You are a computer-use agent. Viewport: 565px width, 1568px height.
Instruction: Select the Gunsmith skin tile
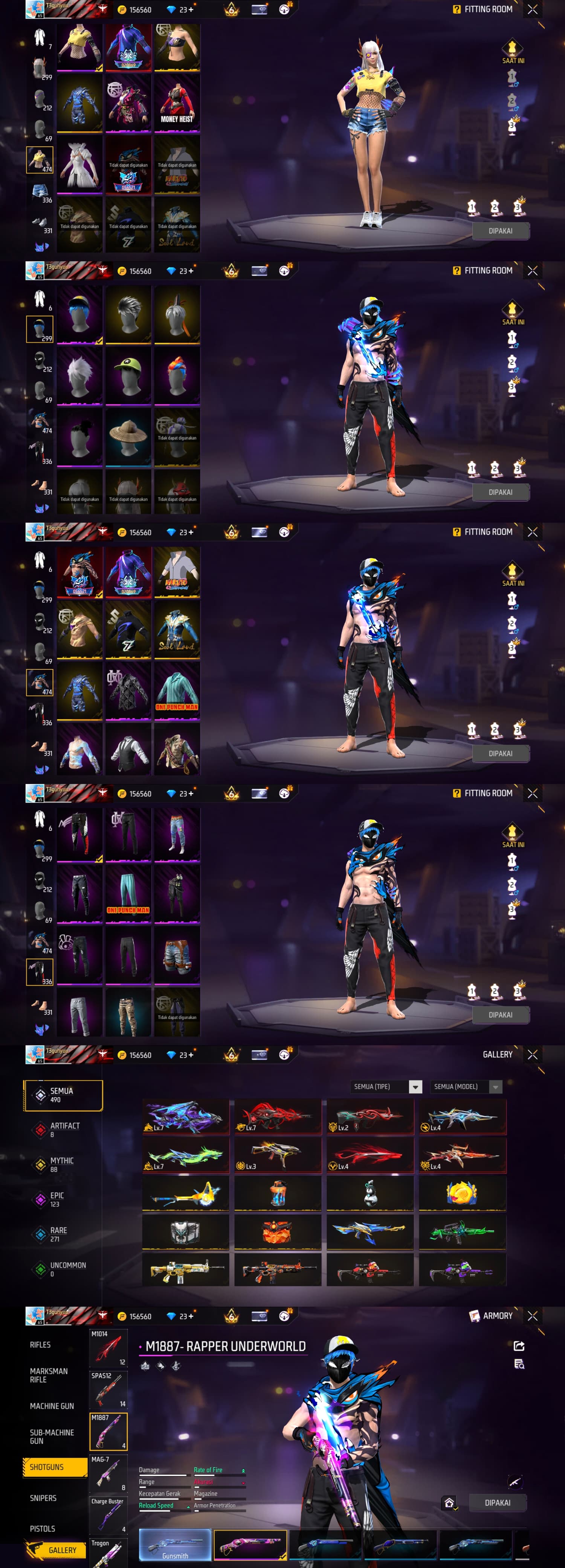click(x=175, y=1545)
